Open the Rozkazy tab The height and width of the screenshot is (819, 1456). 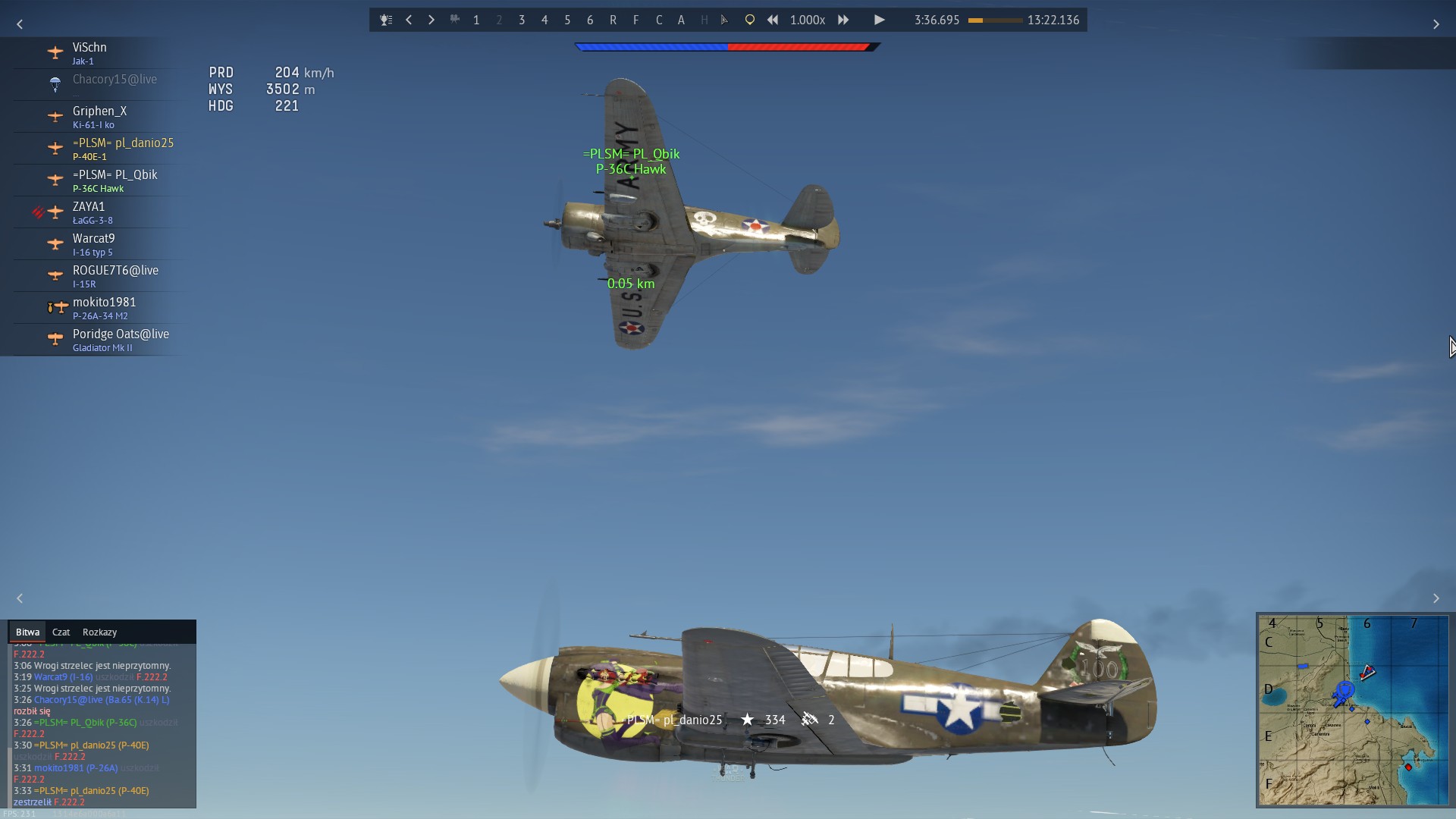(x=99, y=632)
